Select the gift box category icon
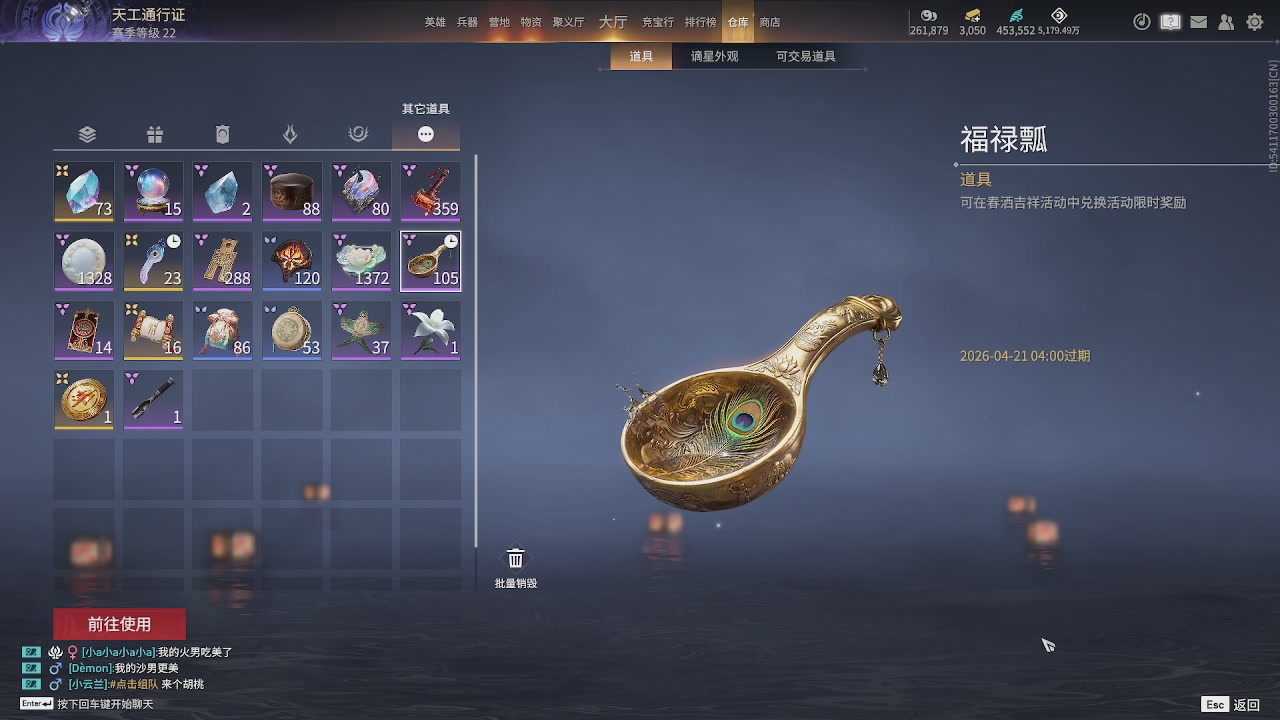Screen dimensions: 1280x720 pos(154,133)
